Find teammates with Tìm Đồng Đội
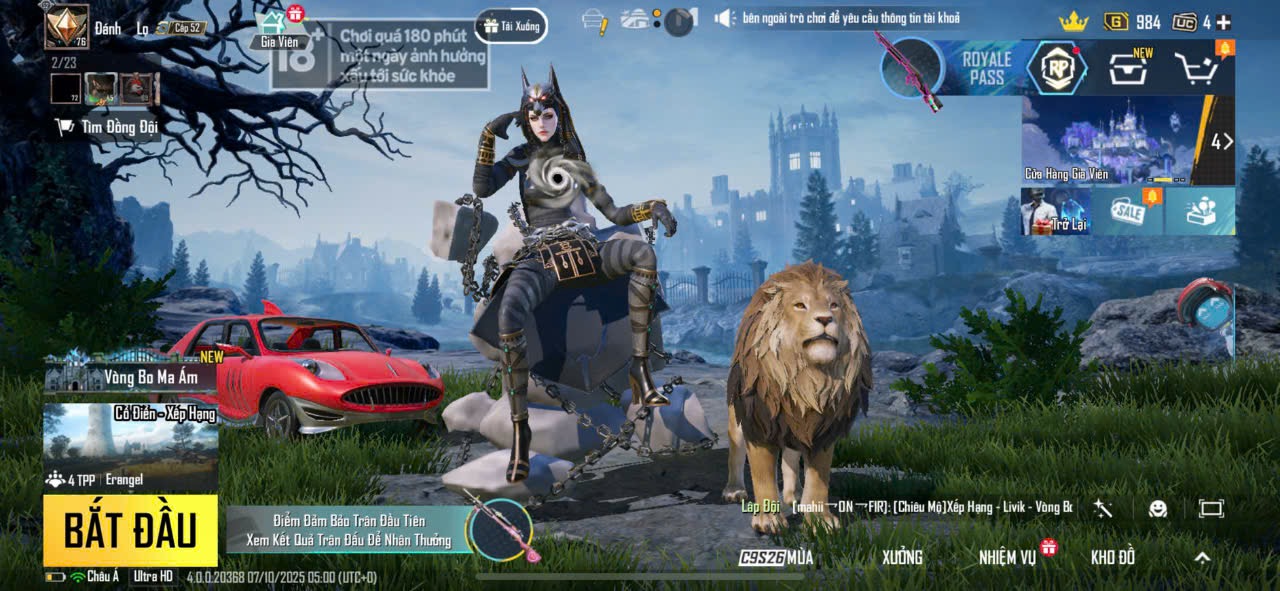The image size is (1280, 591). click(x=107, y=127)
